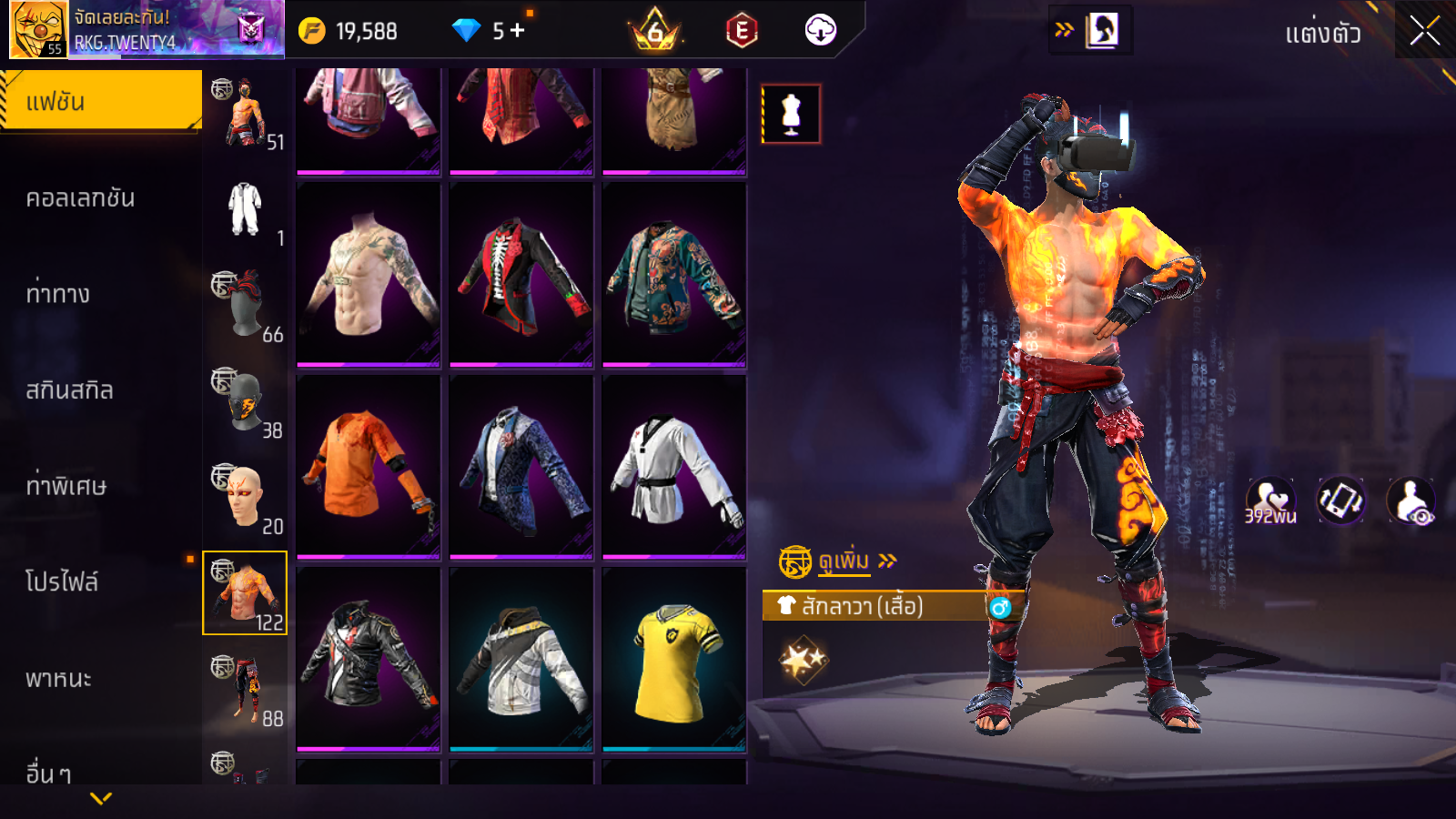
Task: Click the mannequin outfit preset button
Action: [x=791, y=115]
